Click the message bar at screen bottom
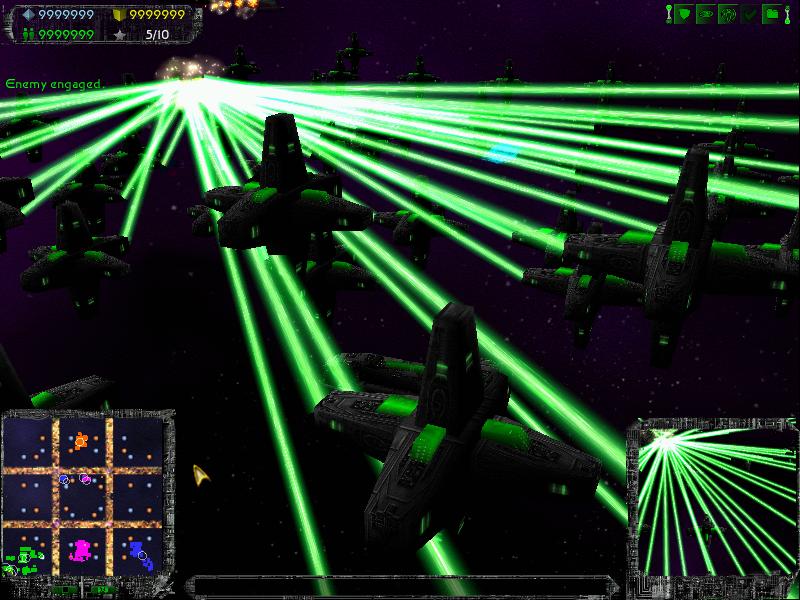 point(400,584)
